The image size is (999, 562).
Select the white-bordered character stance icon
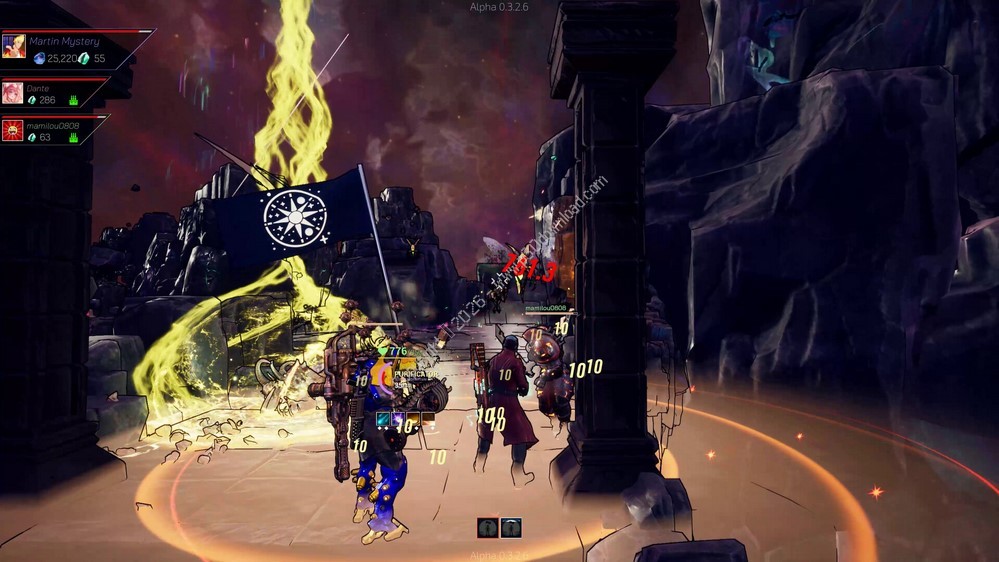[x=511, y=527]
